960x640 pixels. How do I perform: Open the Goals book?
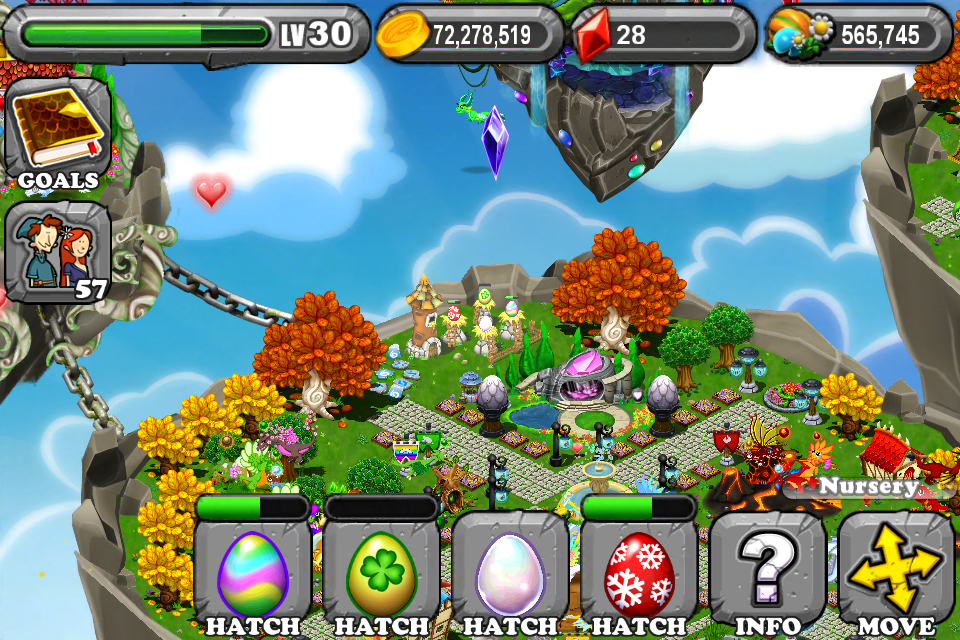[x=57, y=135]
